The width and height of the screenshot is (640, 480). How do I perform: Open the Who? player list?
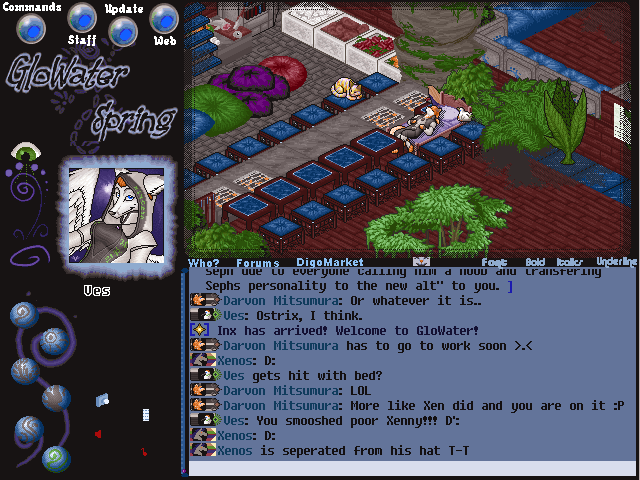pyautogui.click(x=203, y=263)
